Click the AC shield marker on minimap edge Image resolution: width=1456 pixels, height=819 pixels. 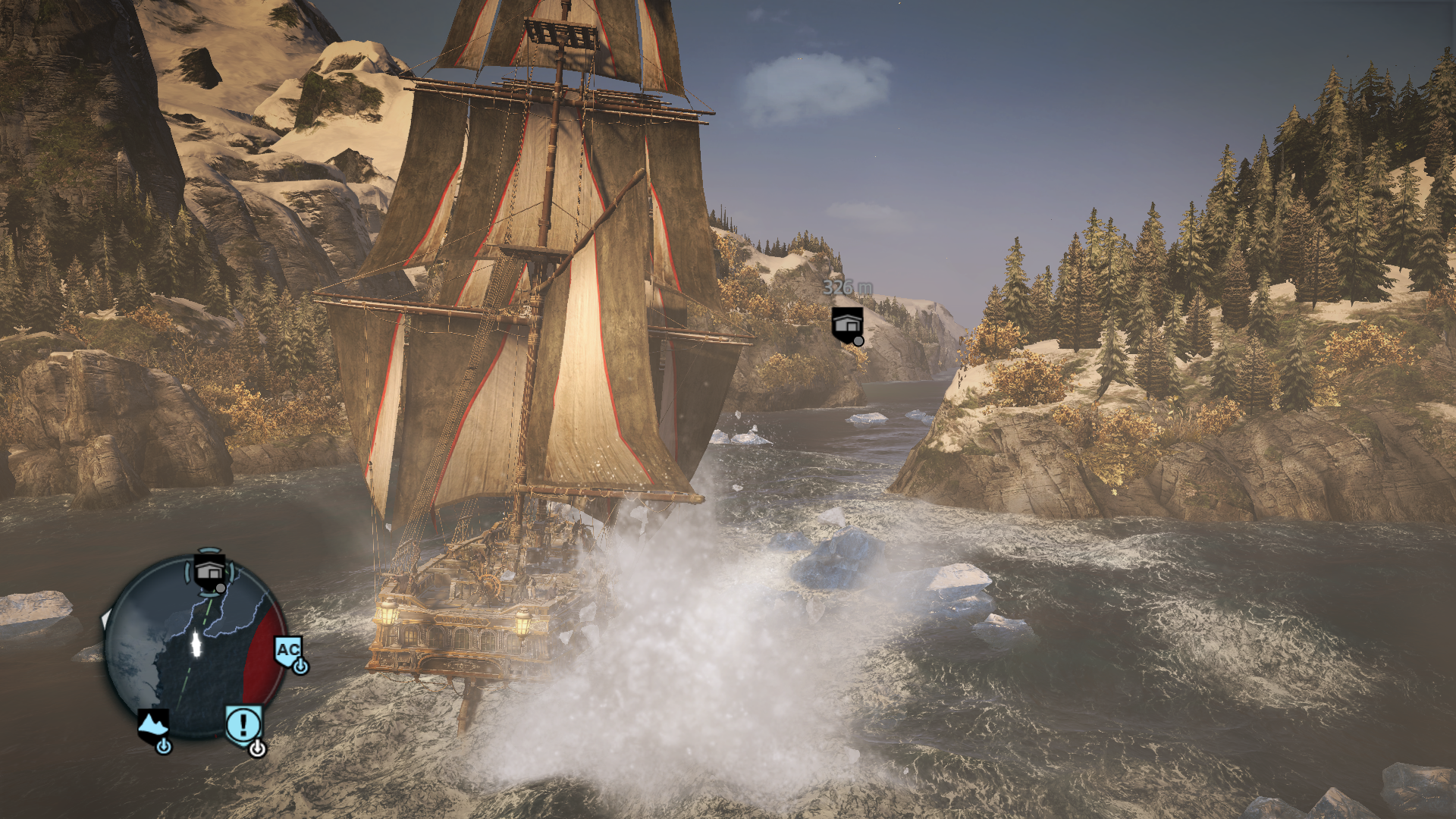[x=288, y=651]
